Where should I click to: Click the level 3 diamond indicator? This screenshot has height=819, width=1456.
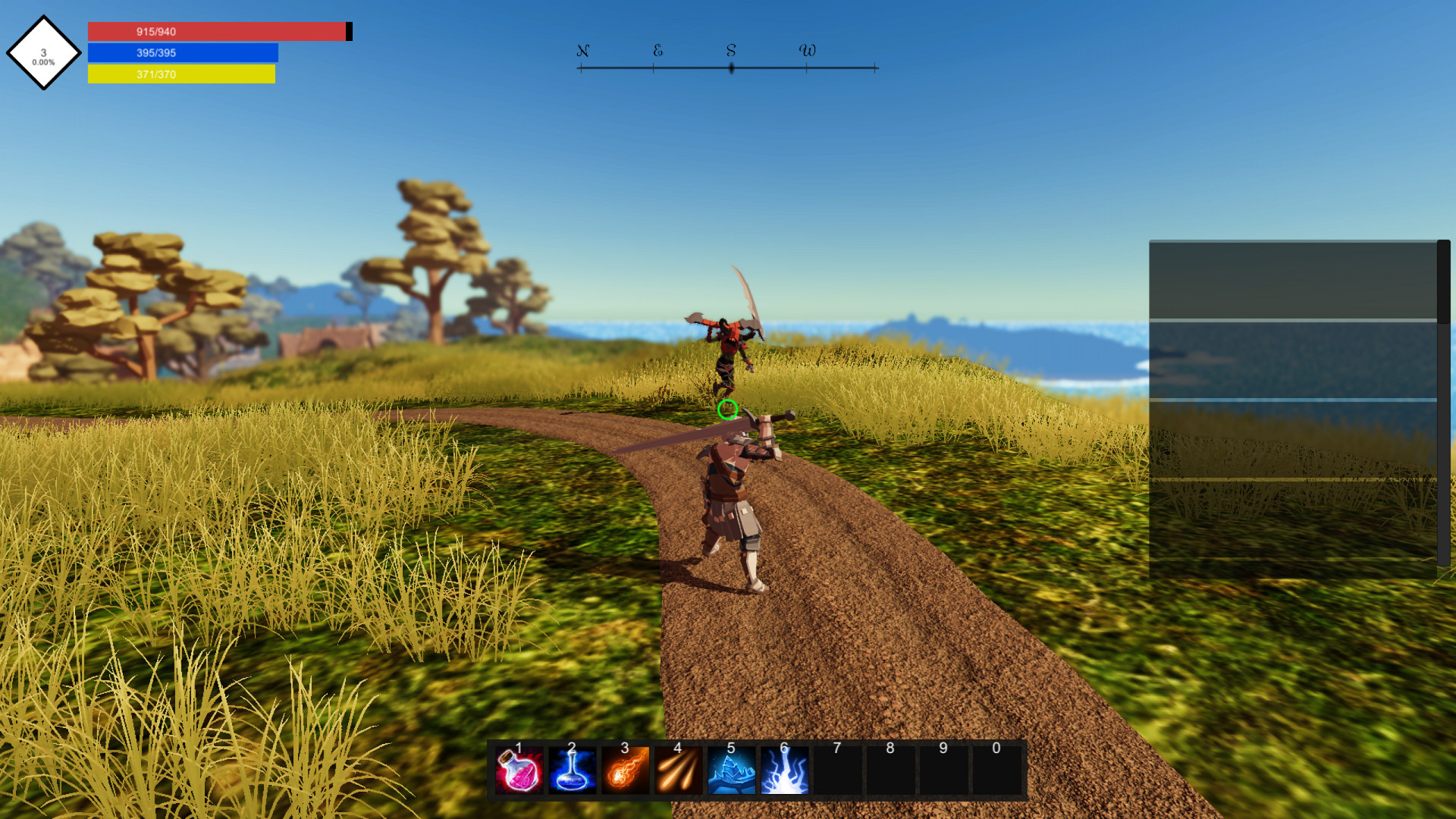(x=43, y=53)
